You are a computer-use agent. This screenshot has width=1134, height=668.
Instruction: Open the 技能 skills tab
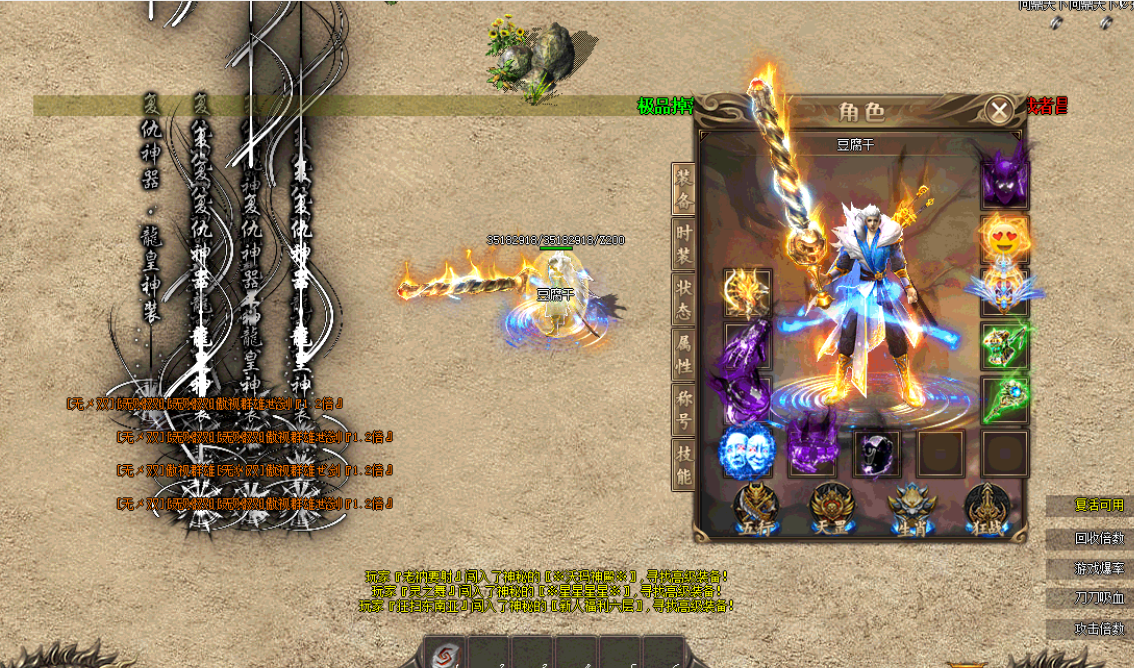pyautogui.click(x=683, y=463)
